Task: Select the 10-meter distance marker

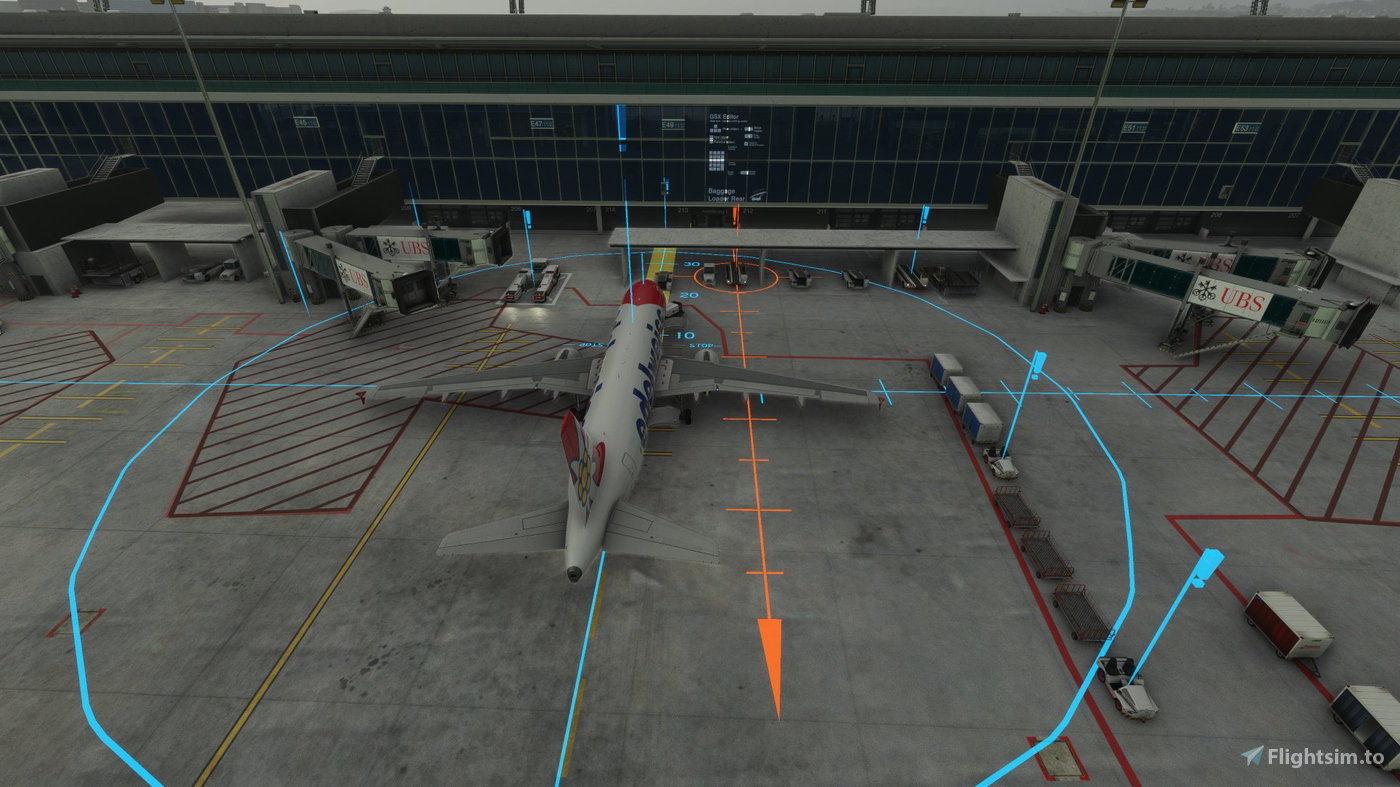Action: [686, 334]
